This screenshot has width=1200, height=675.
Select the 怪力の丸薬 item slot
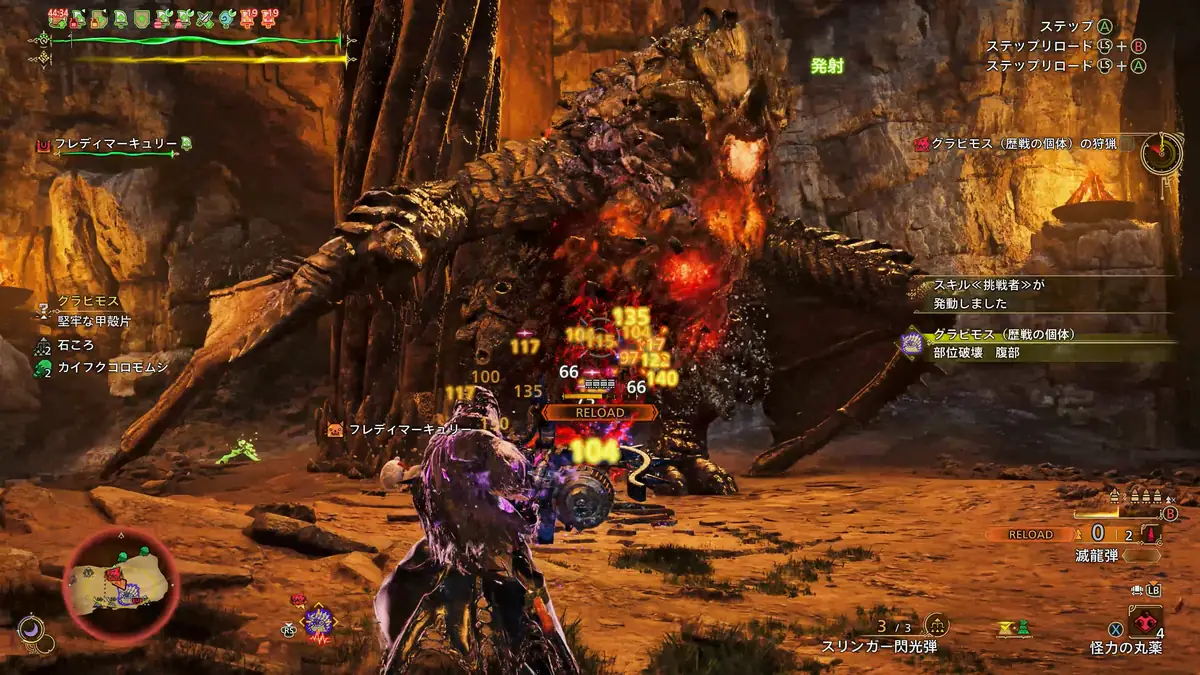click(x=1142, y=624)
